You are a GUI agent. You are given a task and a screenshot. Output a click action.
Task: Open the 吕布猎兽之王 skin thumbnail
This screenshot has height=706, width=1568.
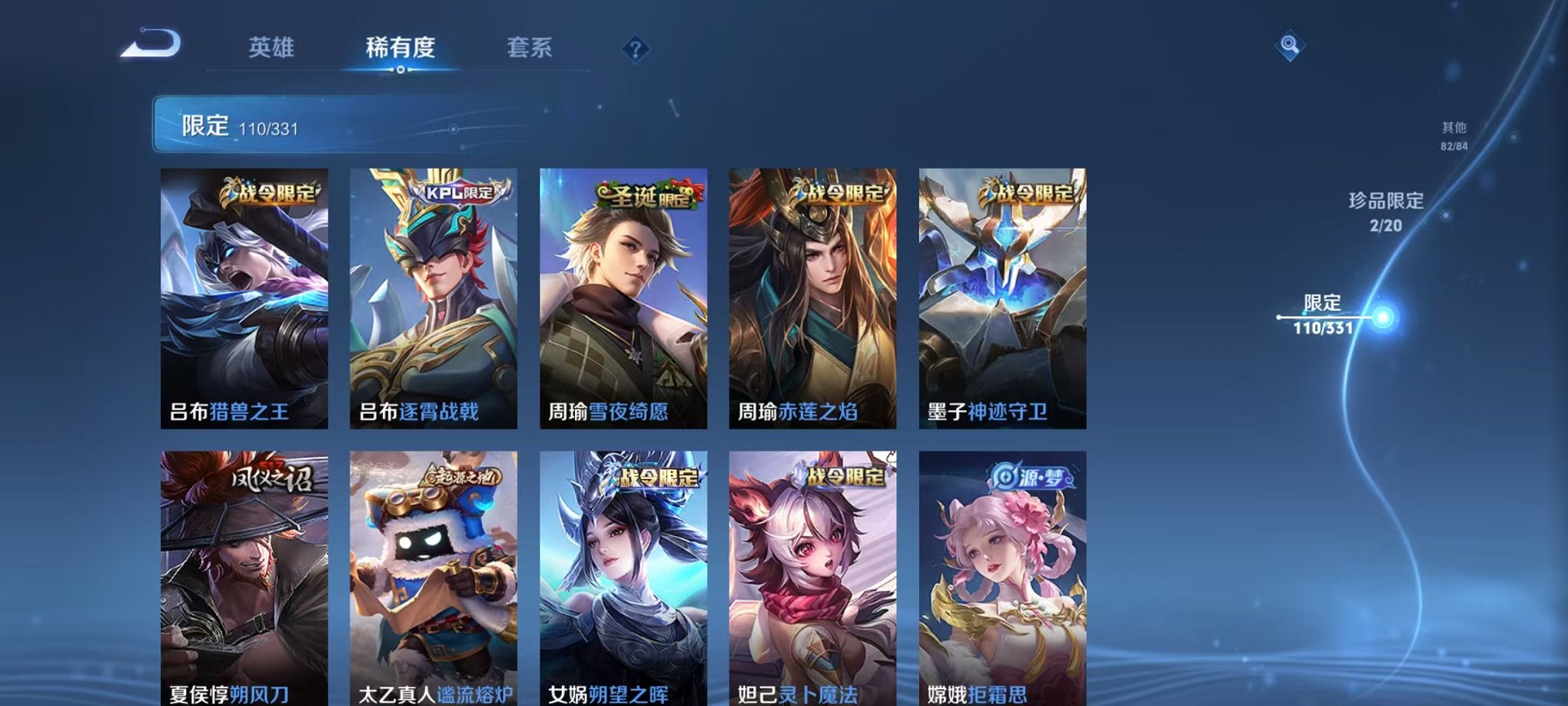(246, 300)
